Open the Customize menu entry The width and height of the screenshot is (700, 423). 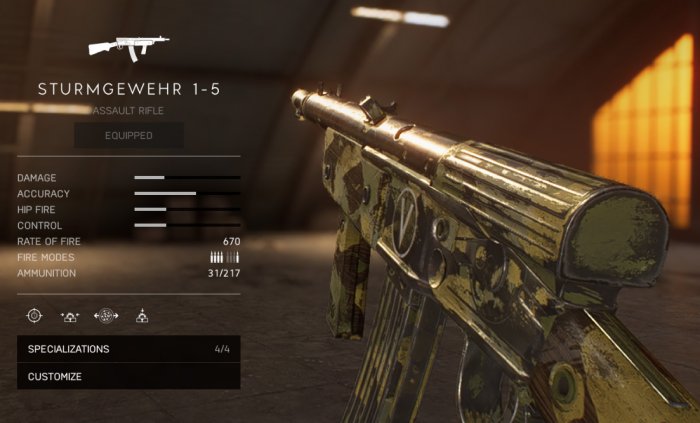point(128,377)
